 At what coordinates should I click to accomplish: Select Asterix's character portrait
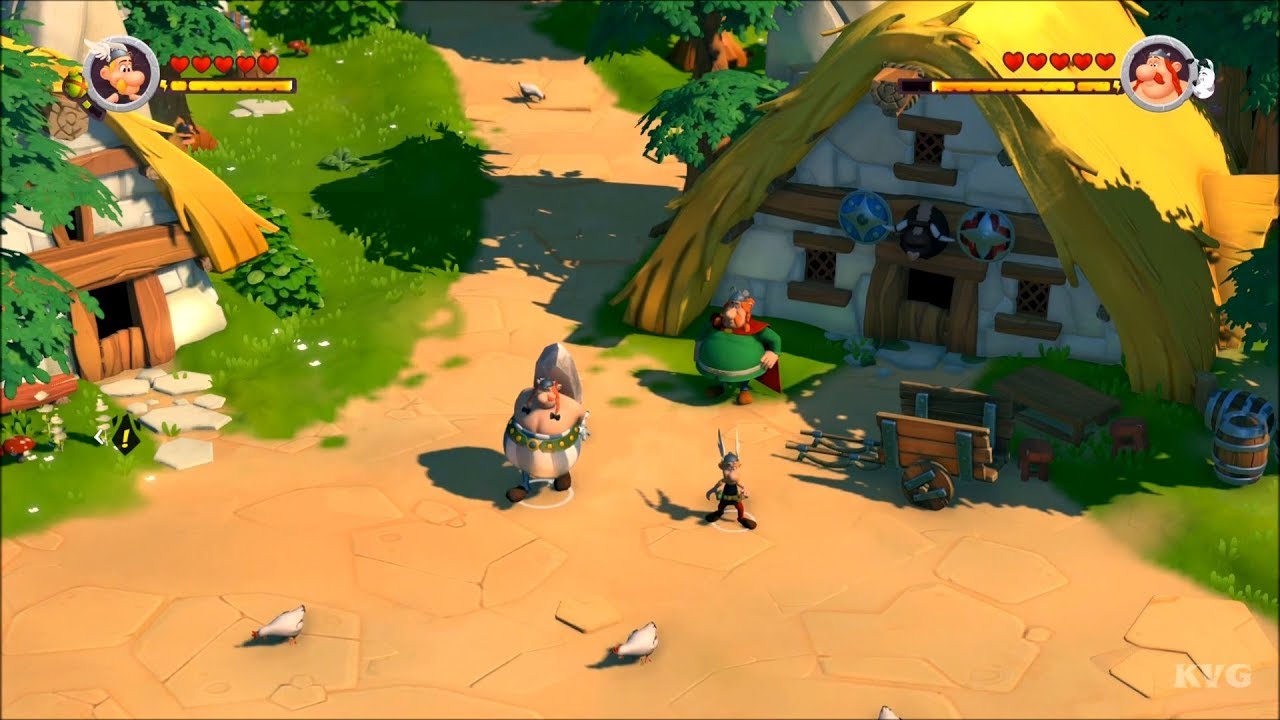coord(121,73)
